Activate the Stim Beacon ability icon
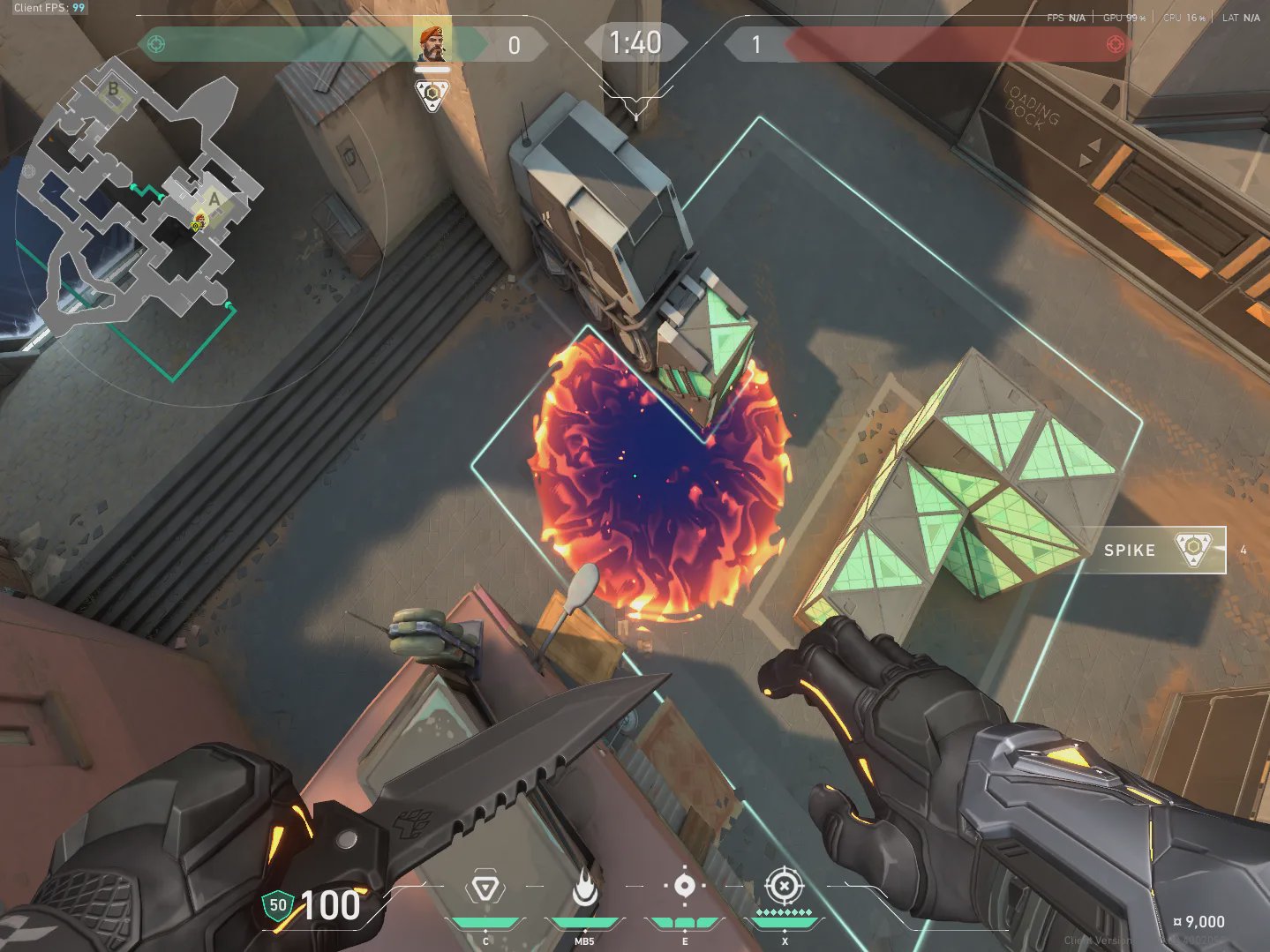1270x952 pixels. point(485,889)
